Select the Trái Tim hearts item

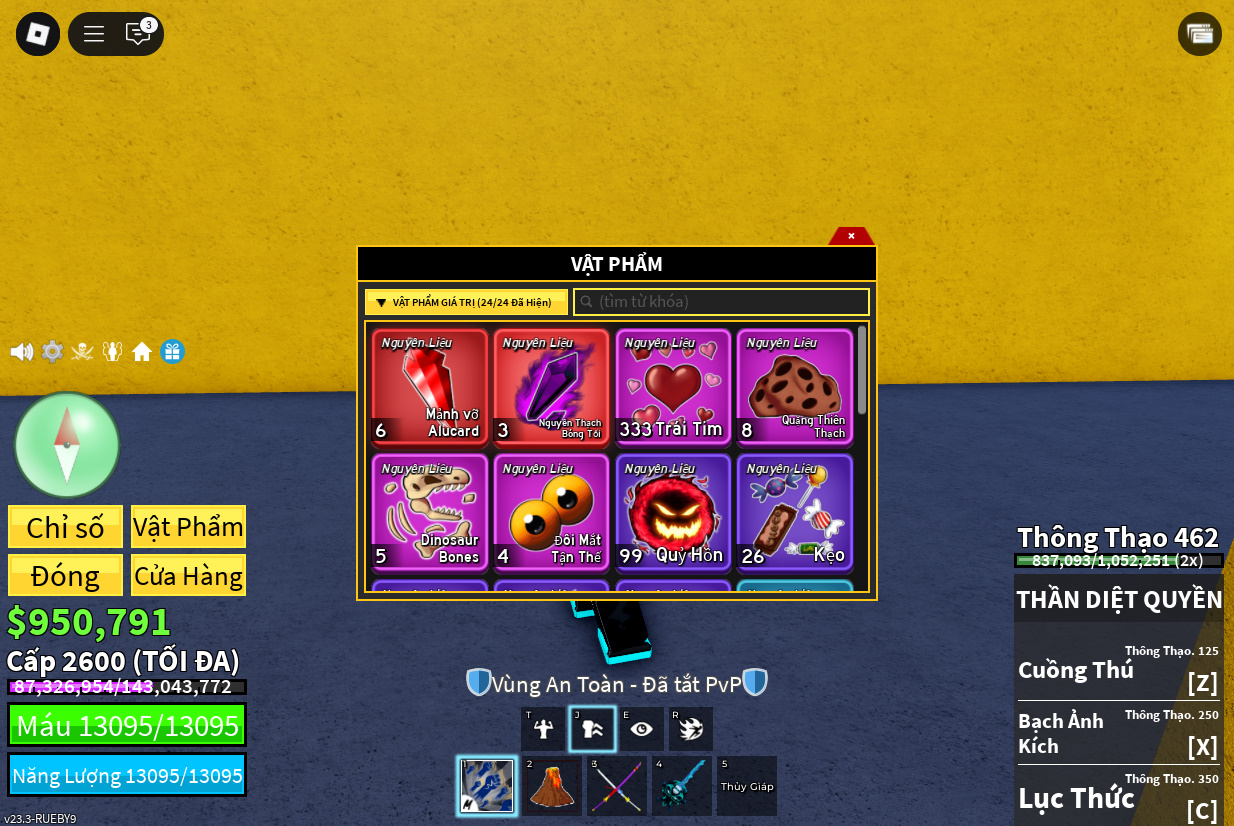click(x=673, y=386)
